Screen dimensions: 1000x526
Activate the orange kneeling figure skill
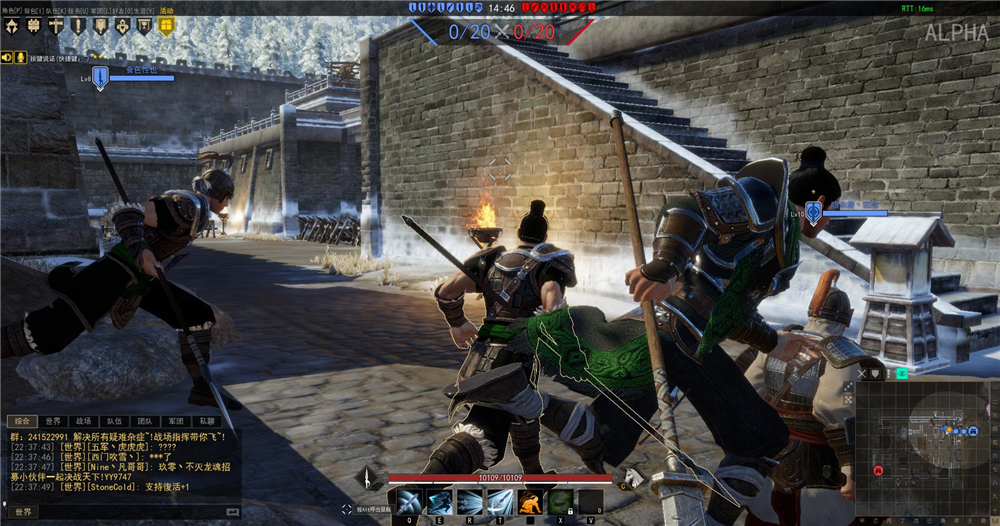[x=530, y=501]
